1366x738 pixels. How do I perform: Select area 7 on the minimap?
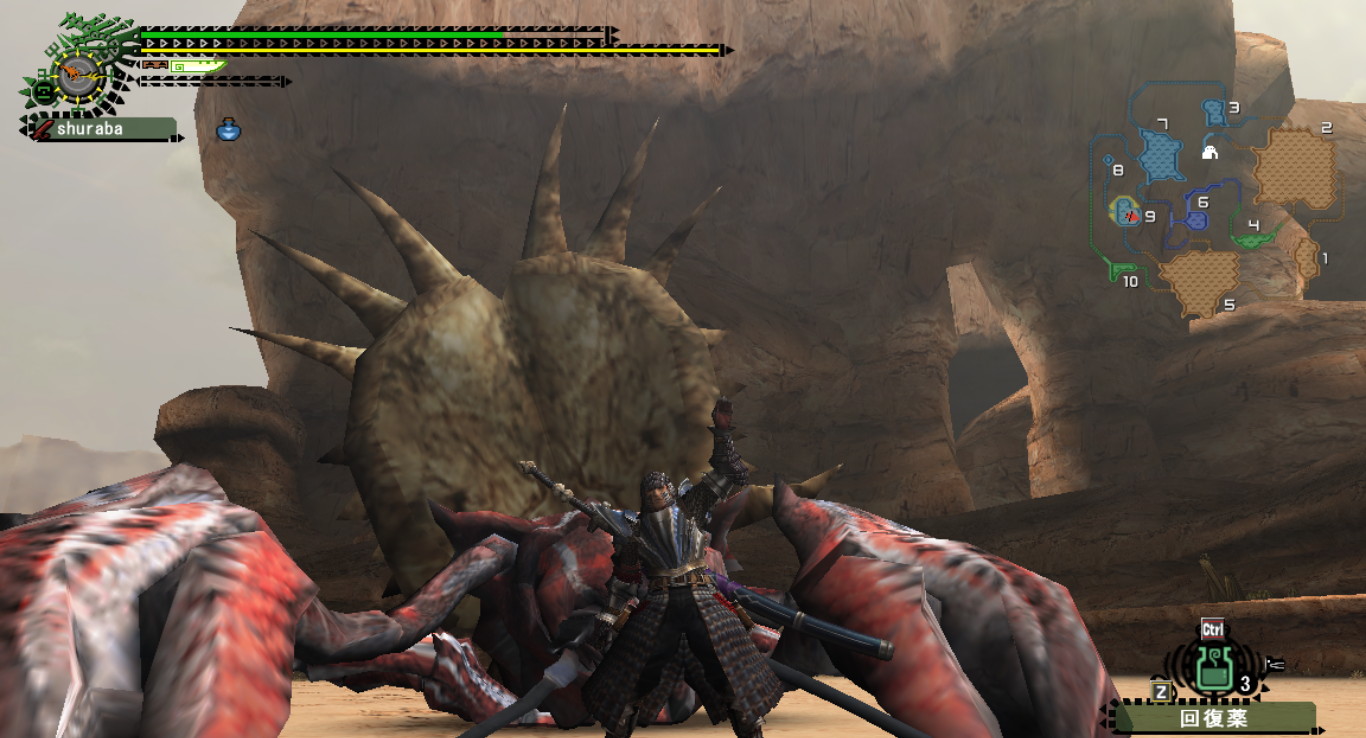point(1160,154)
